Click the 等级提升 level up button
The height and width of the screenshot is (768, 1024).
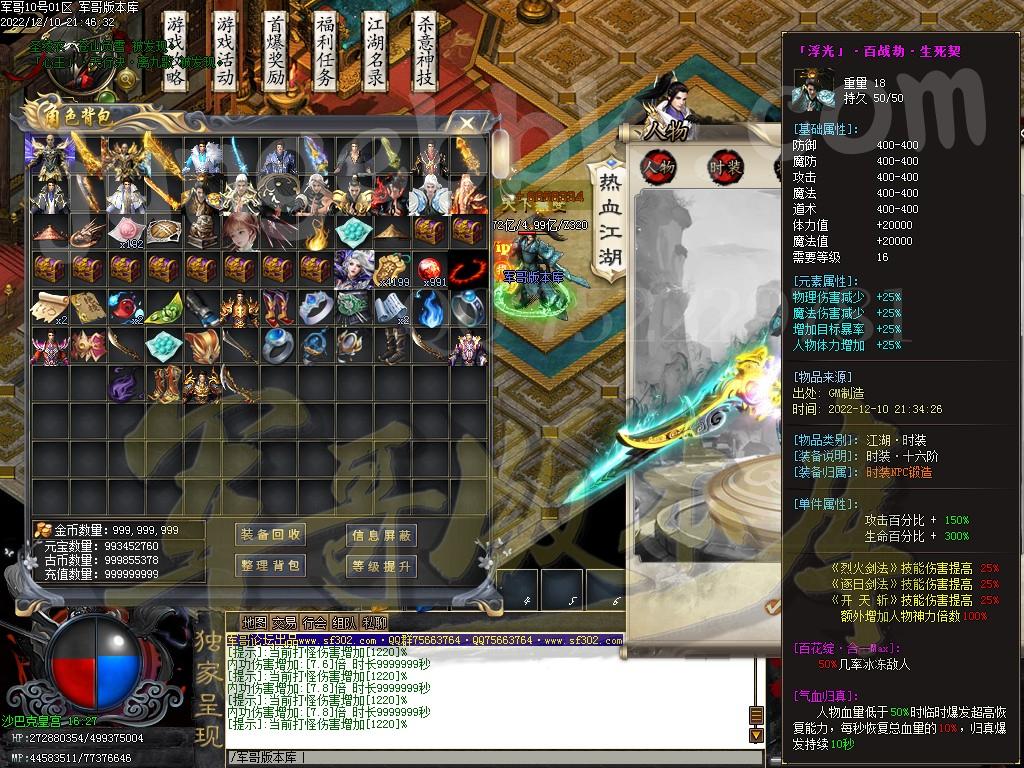(381, 566)
